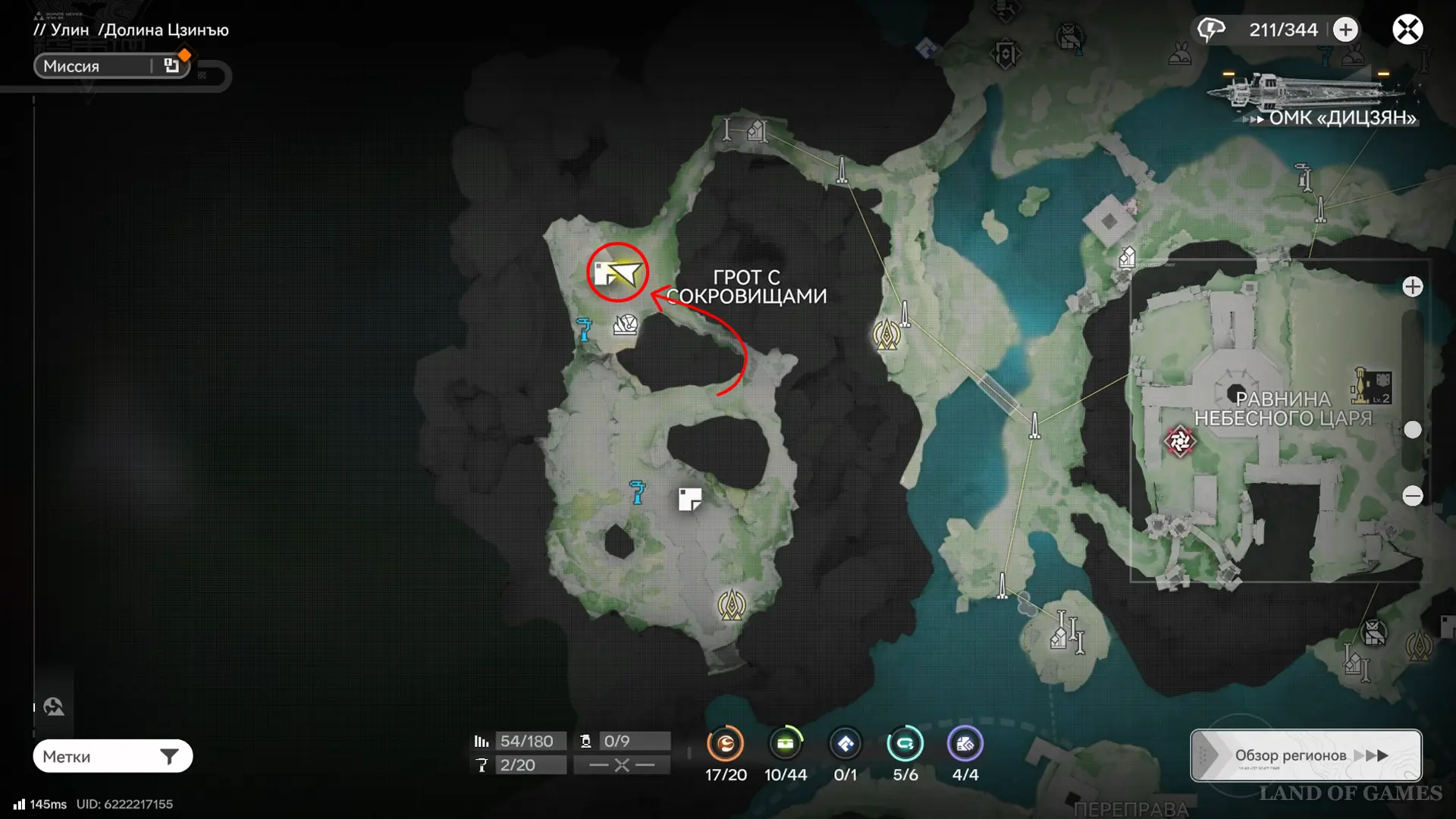Show the blue diamond 0/1 tracker

[845, 744]
